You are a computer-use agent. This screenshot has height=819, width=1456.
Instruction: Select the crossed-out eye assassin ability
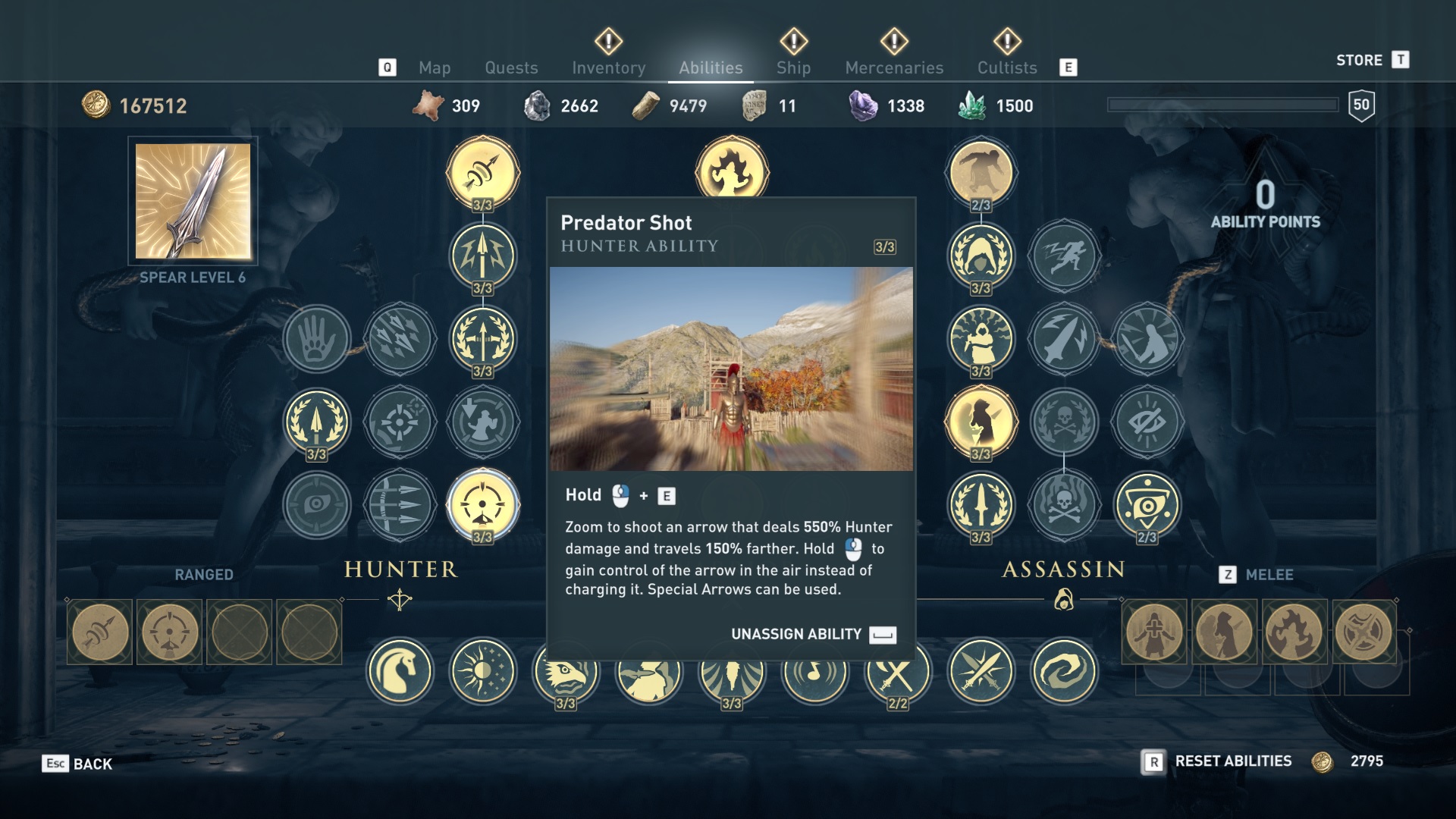1147,422
